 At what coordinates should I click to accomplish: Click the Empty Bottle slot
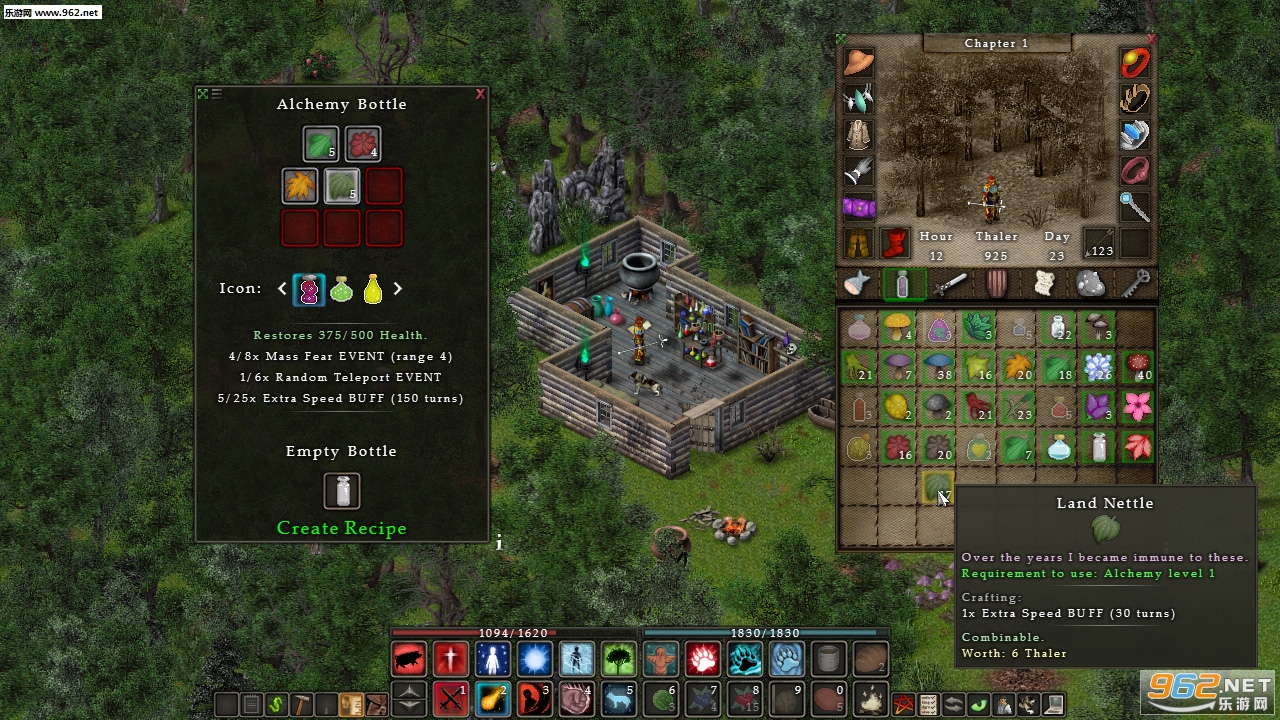click(x=342, y=491)
